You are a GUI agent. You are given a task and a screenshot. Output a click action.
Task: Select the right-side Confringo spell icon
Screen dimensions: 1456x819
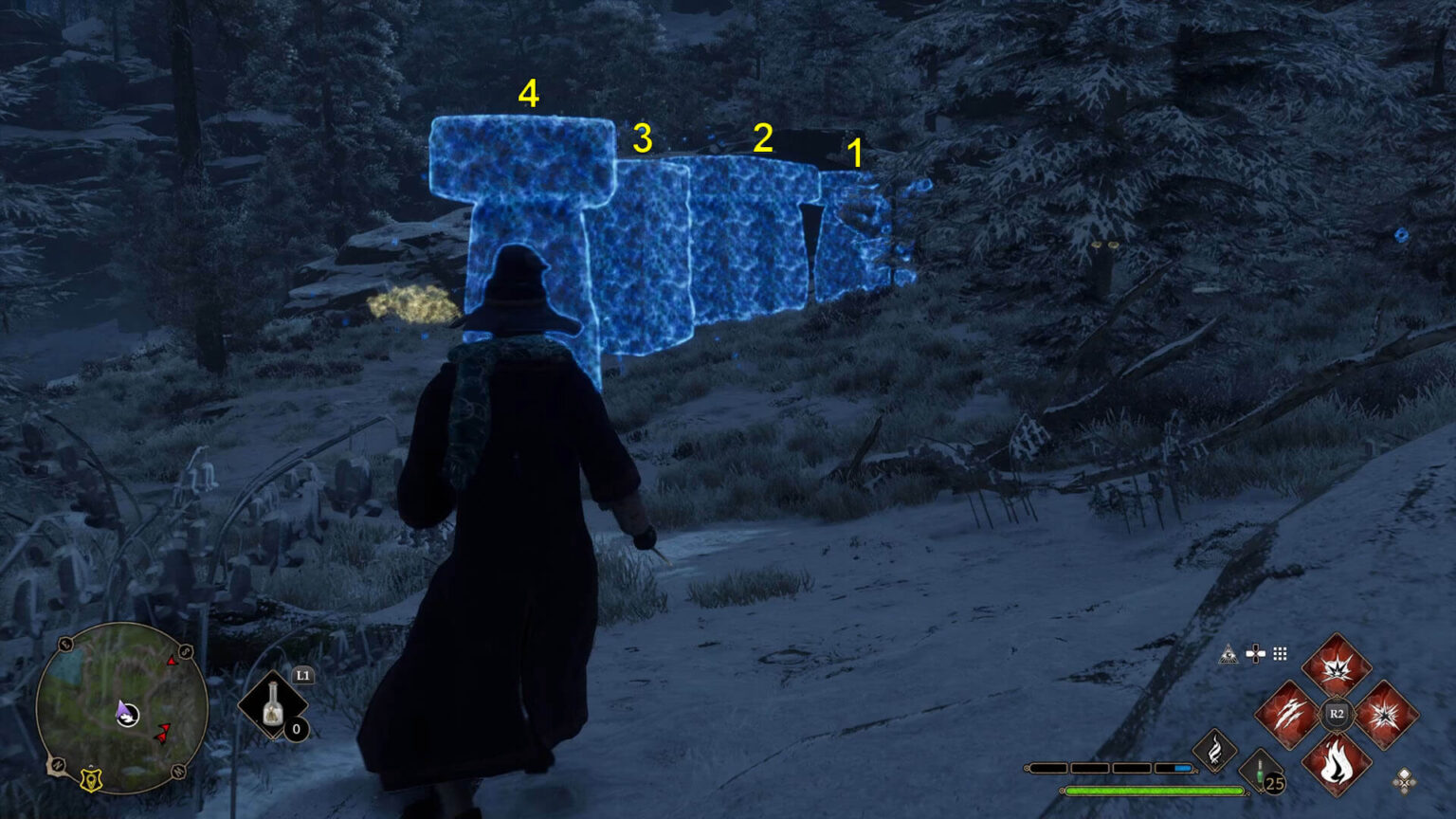point(1385,714)
